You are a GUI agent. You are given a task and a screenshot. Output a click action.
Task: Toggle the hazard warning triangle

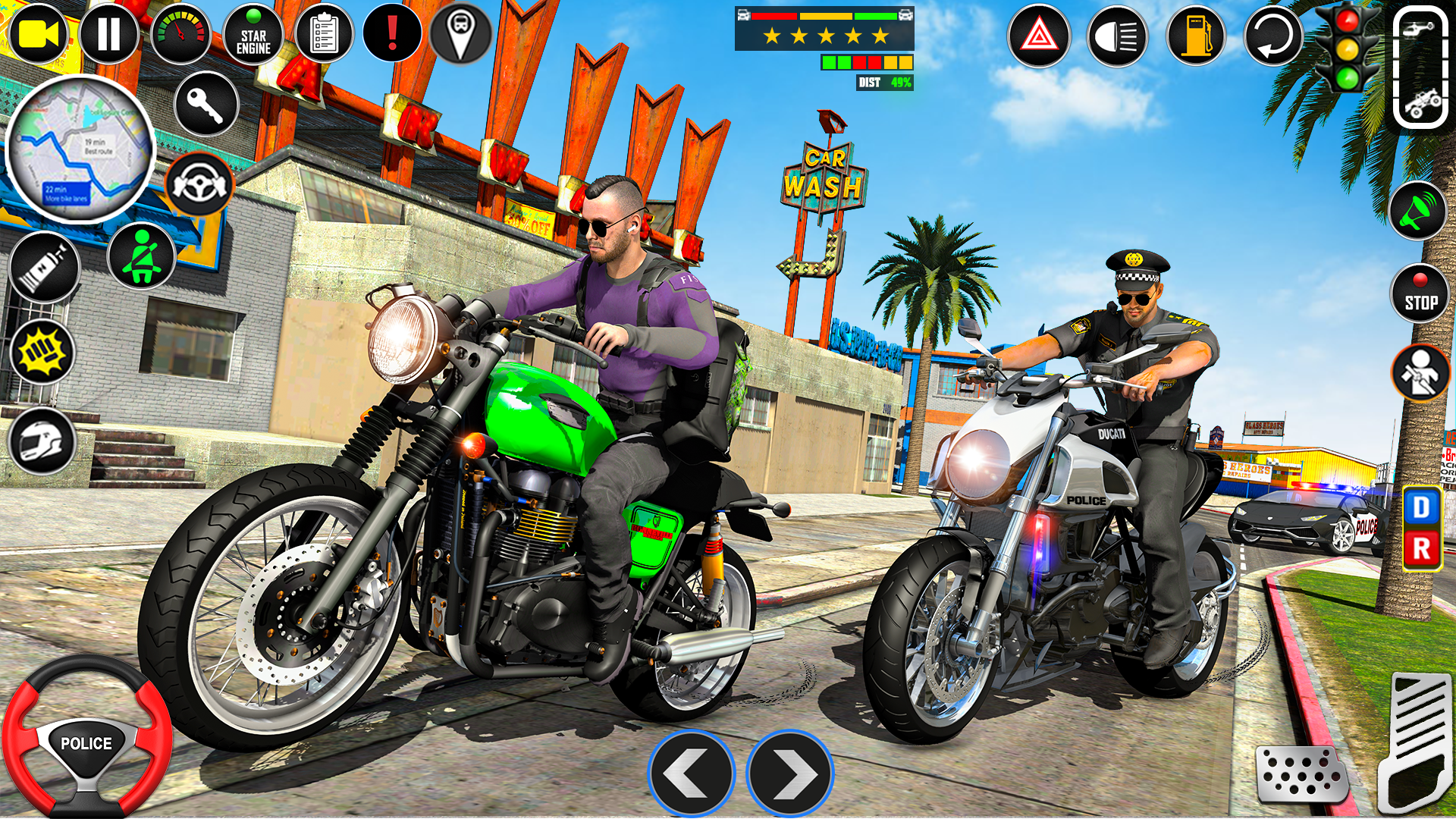(1039, 34)
